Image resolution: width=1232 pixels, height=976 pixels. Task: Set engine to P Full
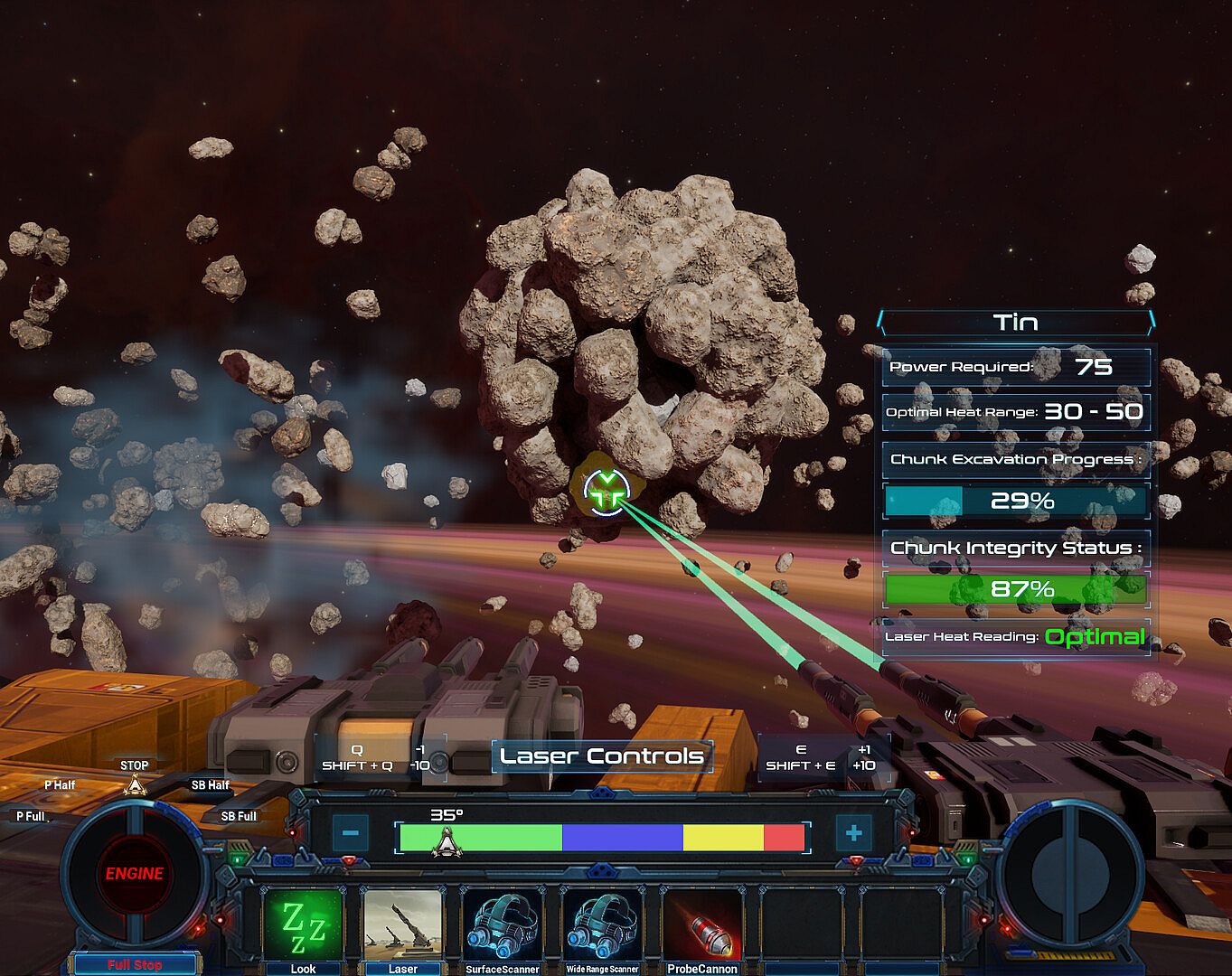pyautogui.click(x=31, y=816)
